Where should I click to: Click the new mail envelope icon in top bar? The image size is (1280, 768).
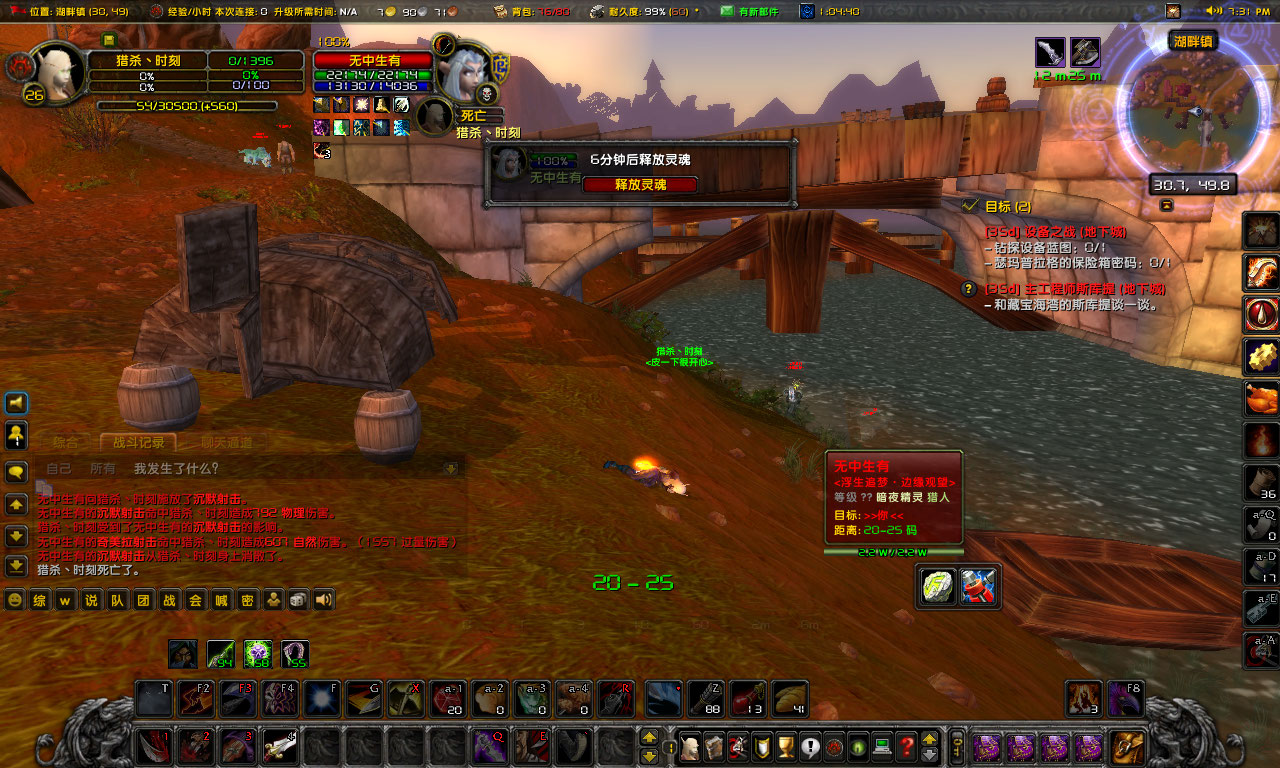coord(728,12)
